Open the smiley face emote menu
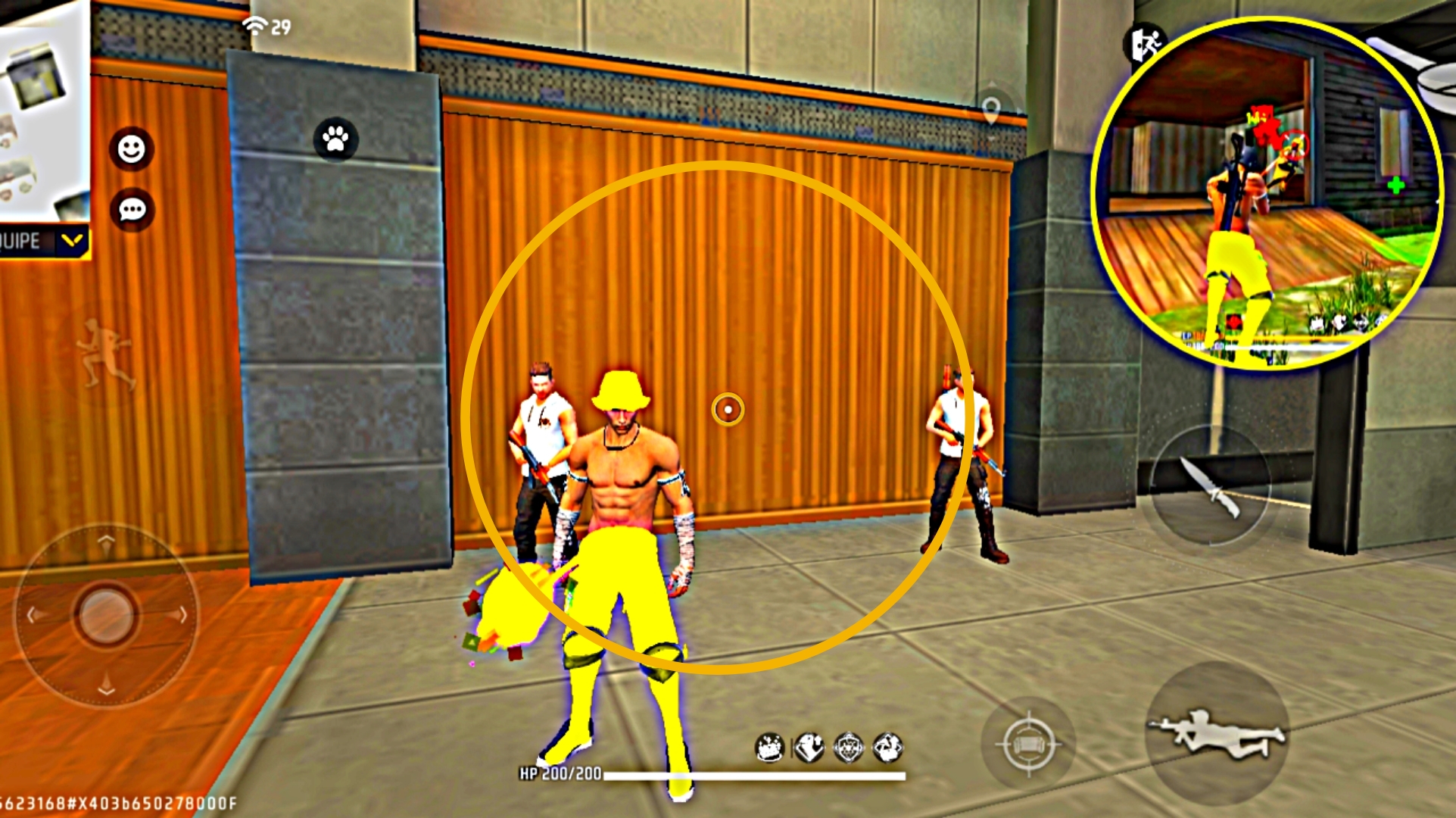 point(132,149)
